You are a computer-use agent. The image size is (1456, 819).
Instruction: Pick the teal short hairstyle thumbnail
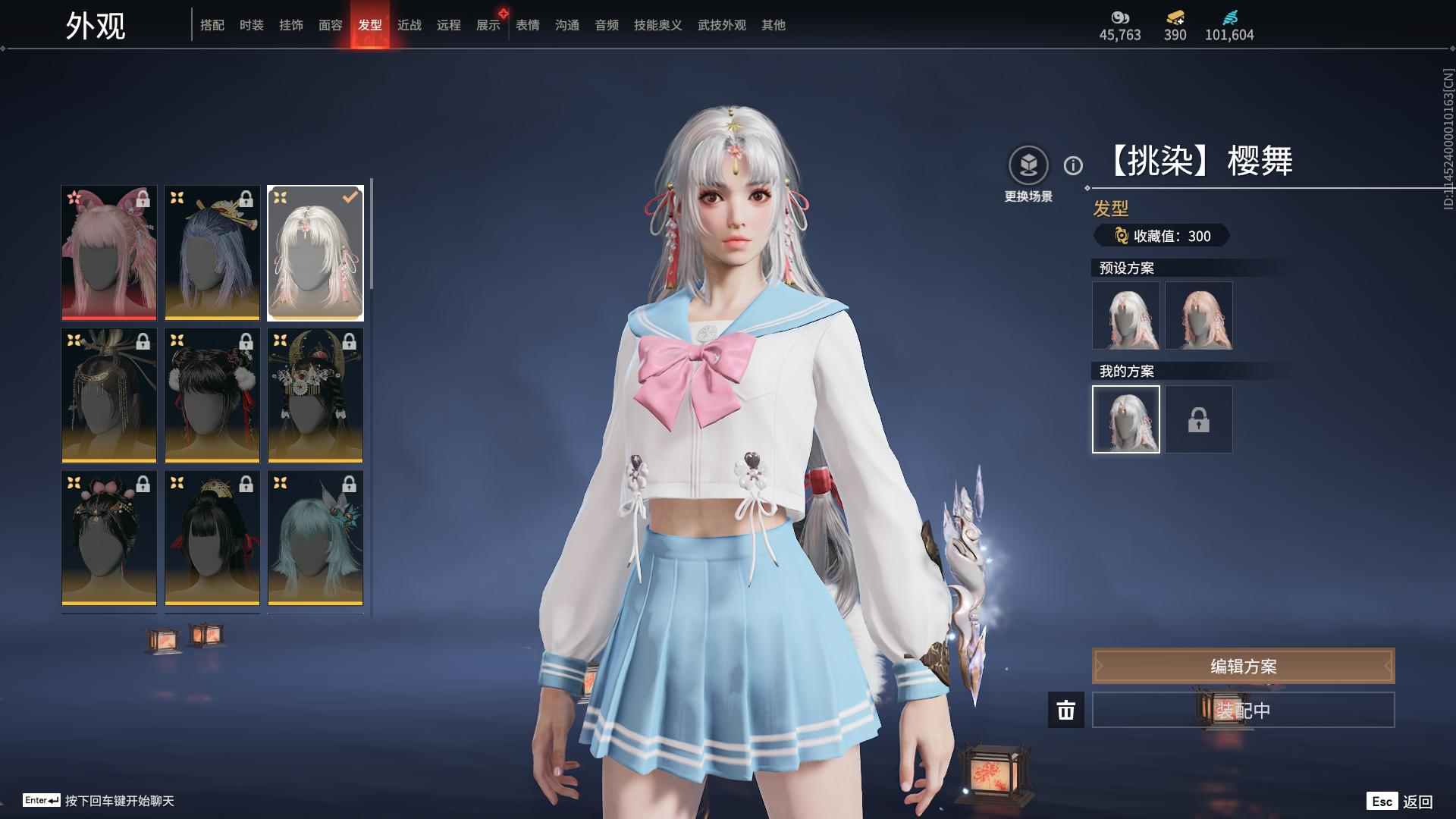[x=315, y=538]
